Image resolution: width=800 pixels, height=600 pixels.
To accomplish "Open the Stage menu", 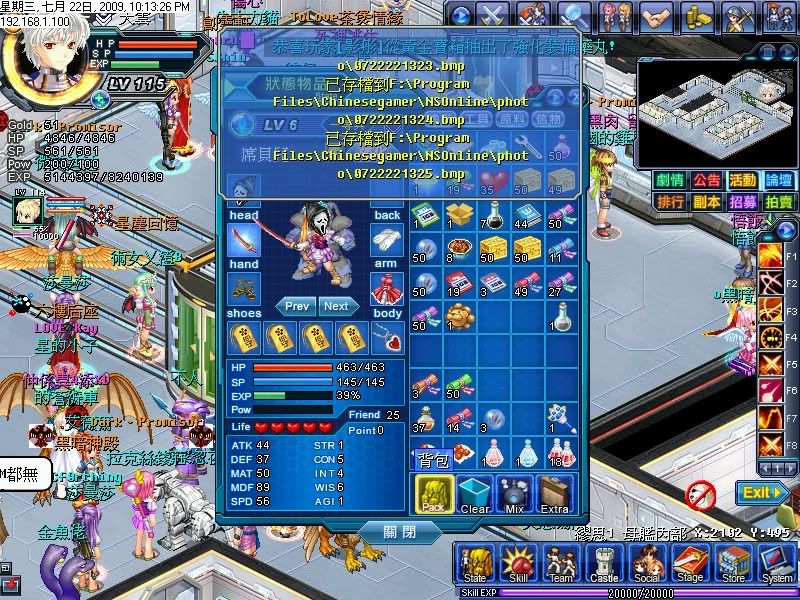I will click(690, 565).
